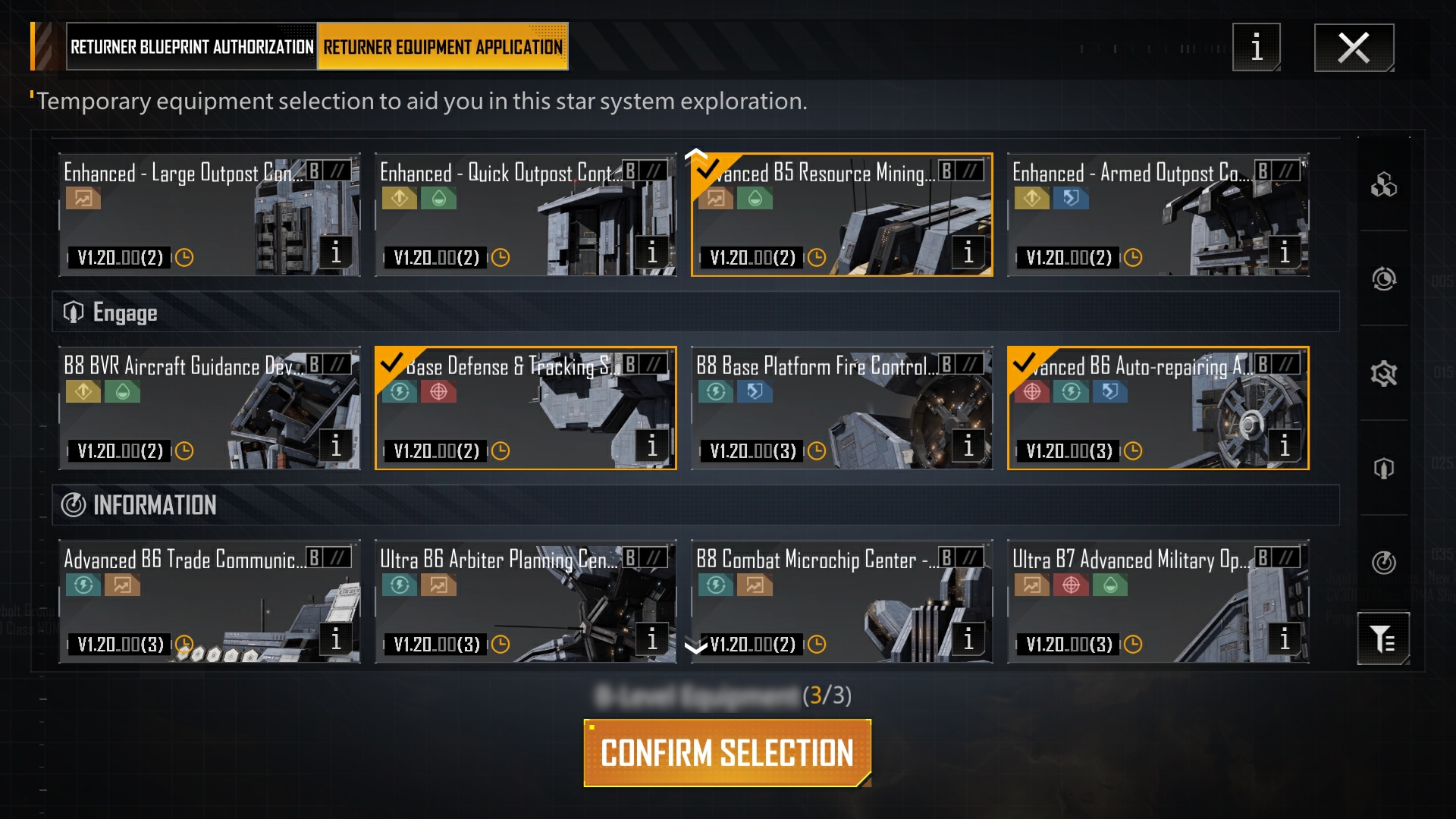The image size is (1456, 819).
Task: Jump to Engage category via sidebar icon
Action: point(1383,468)
